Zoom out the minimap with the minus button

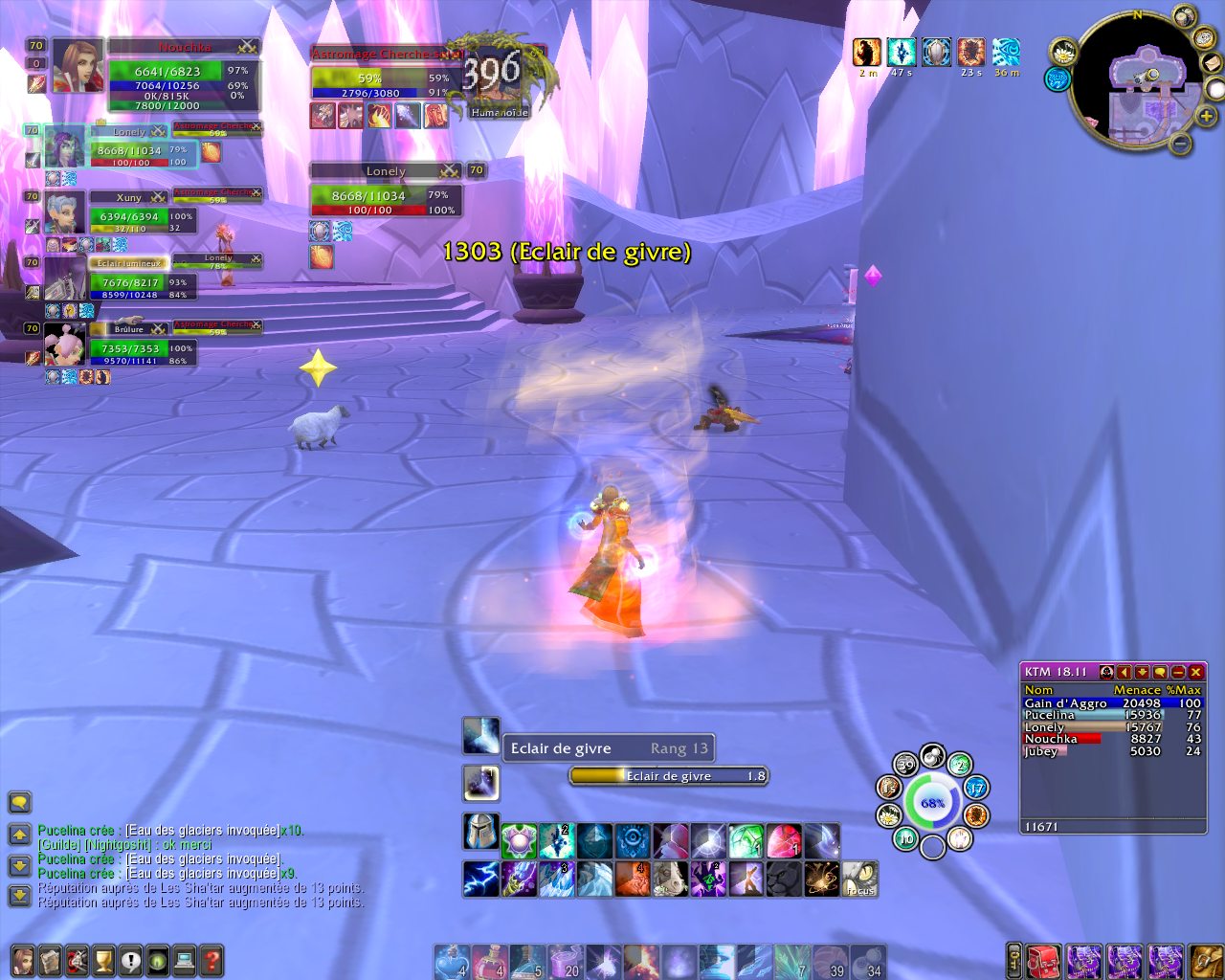(1181, 144)
